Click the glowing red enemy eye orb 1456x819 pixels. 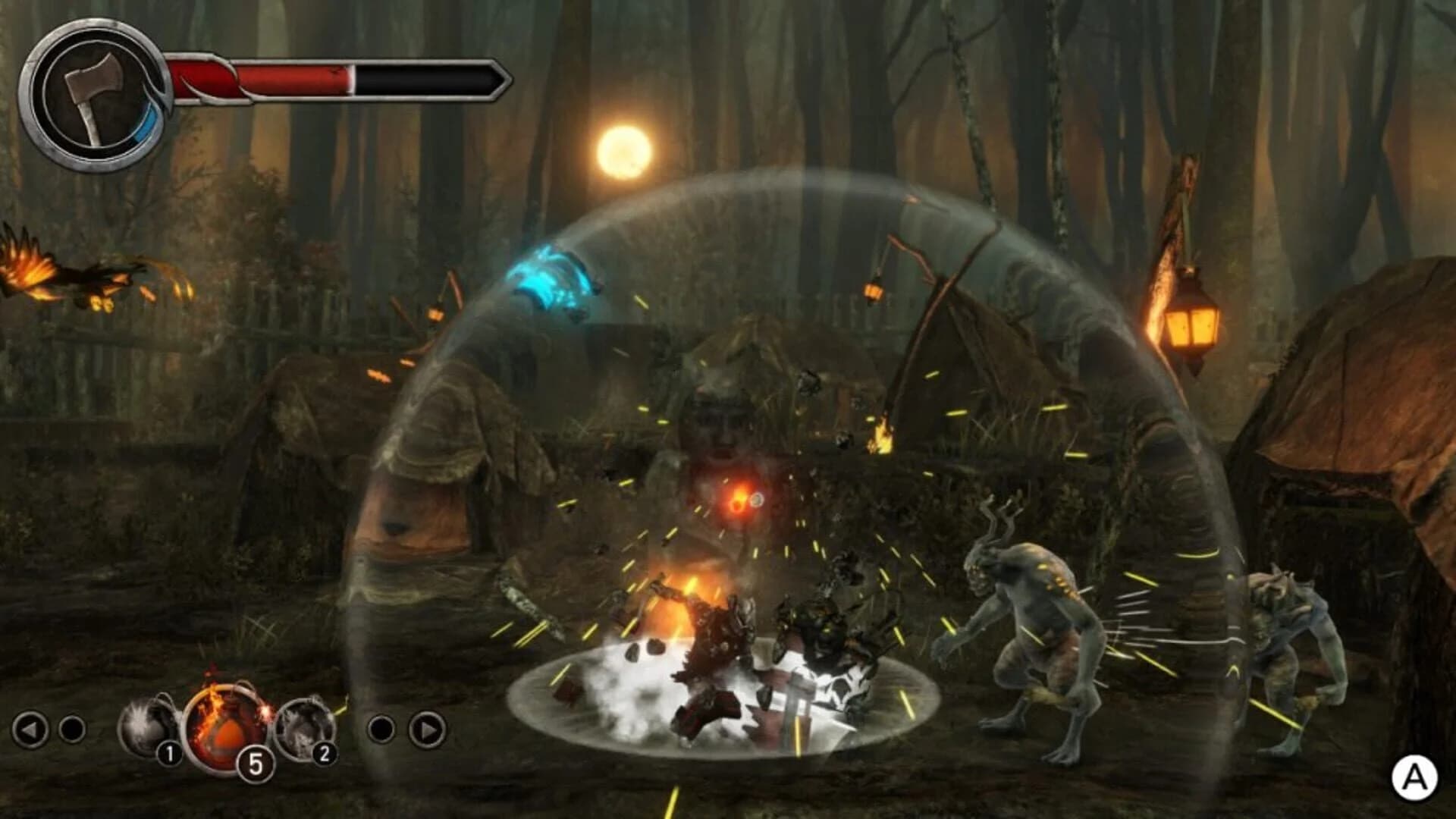click(739, 500)
